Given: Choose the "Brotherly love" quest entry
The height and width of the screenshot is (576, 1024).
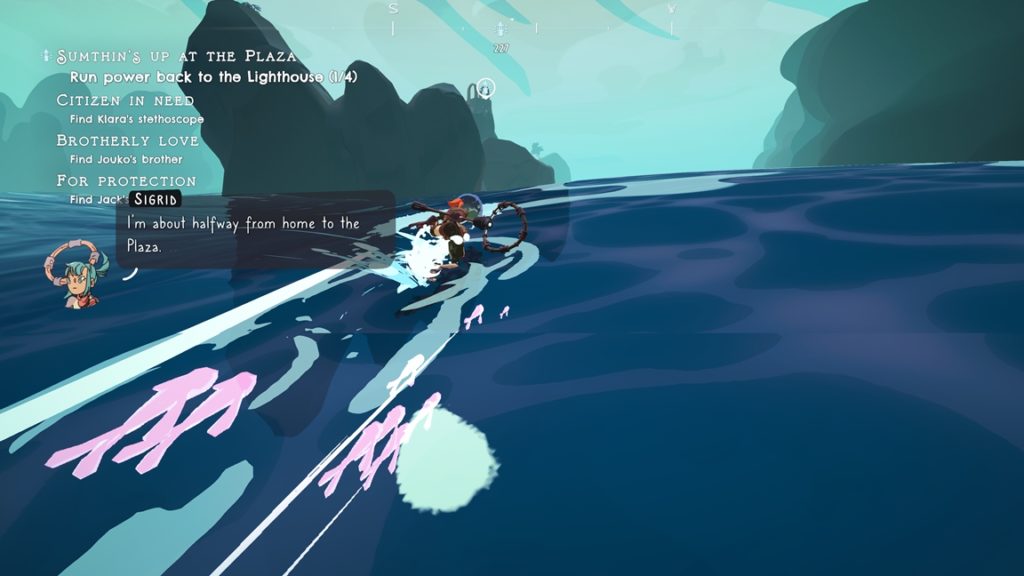Looking at the screenshot, I should tap(127, 141).
